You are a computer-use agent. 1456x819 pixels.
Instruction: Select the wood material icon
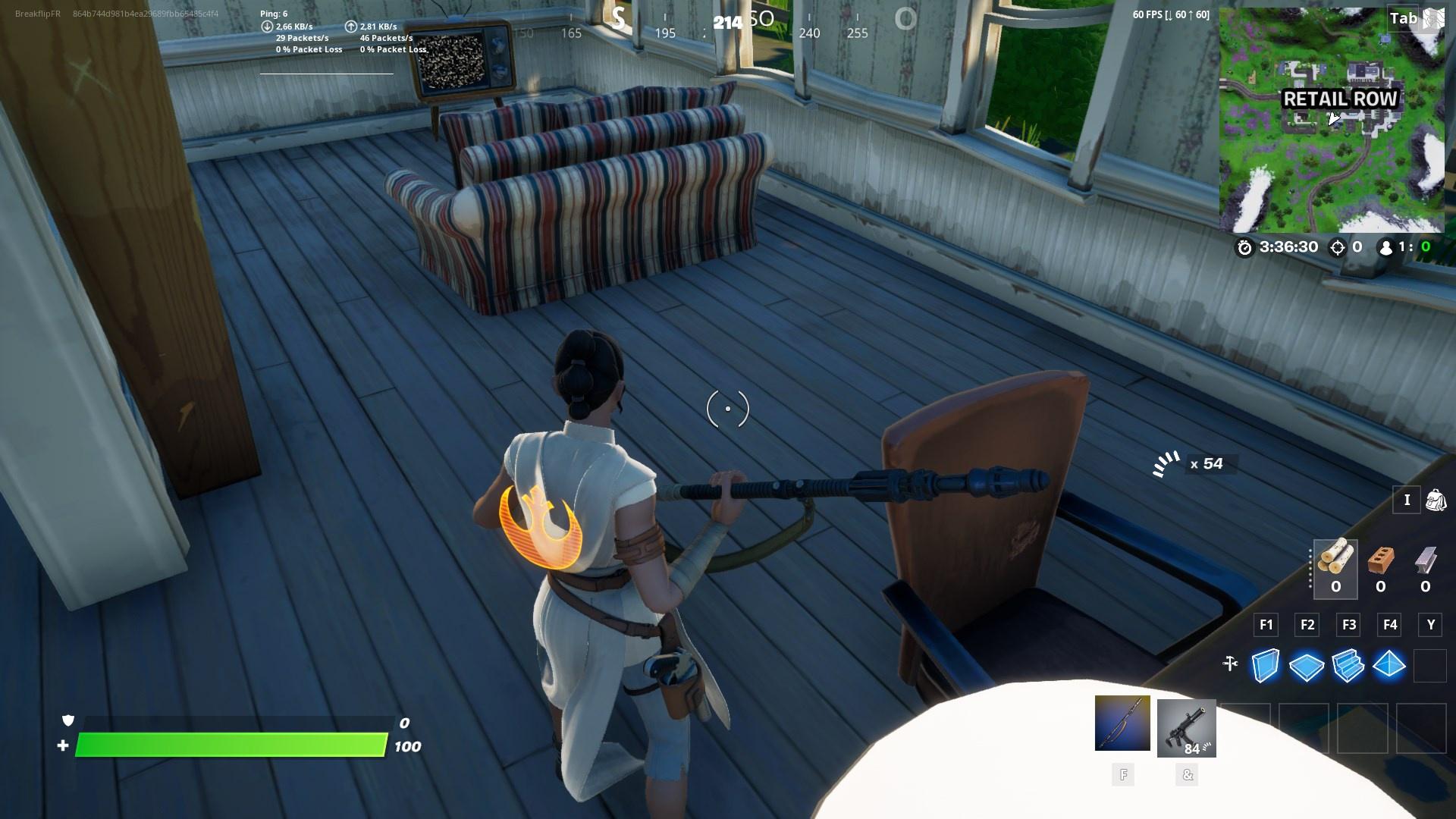1336,561
